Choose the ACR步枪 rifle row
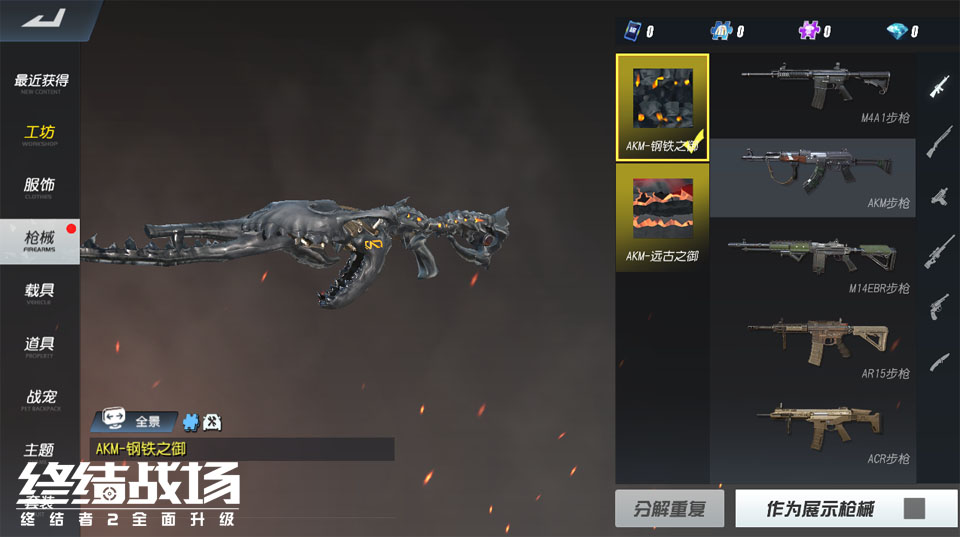Screen dimensions: 960x537 click(812, 433)
